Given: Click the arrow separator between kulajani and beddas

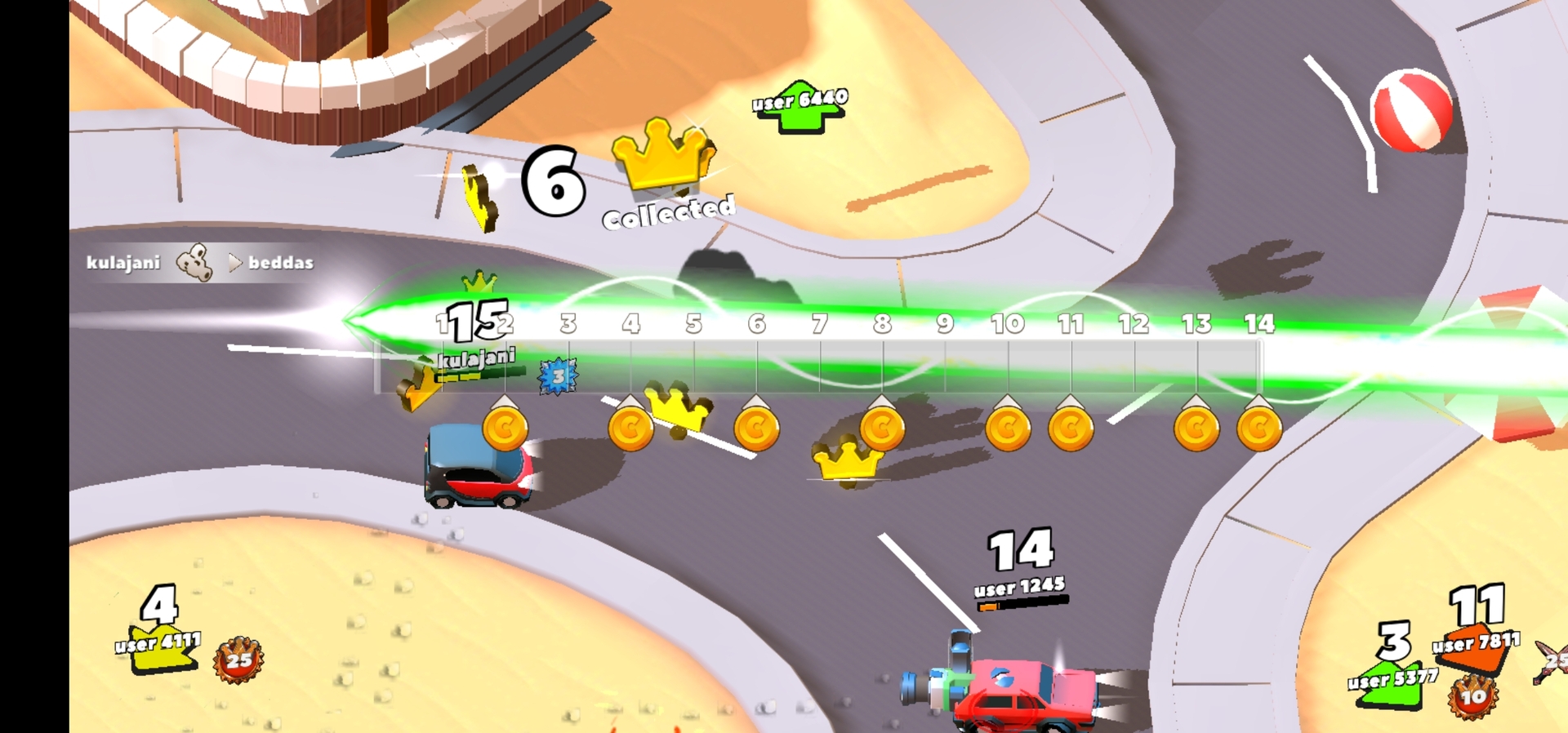Looking at the screenshot, I should point(235,263).
